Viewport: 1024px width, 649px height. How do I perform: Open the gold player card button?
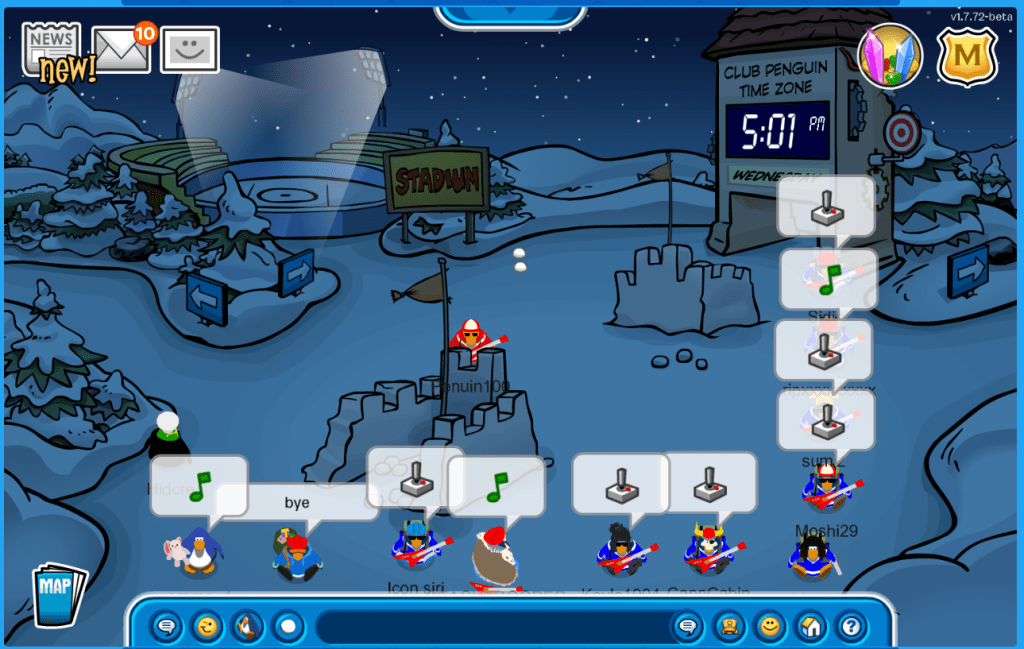coord(730,627)
